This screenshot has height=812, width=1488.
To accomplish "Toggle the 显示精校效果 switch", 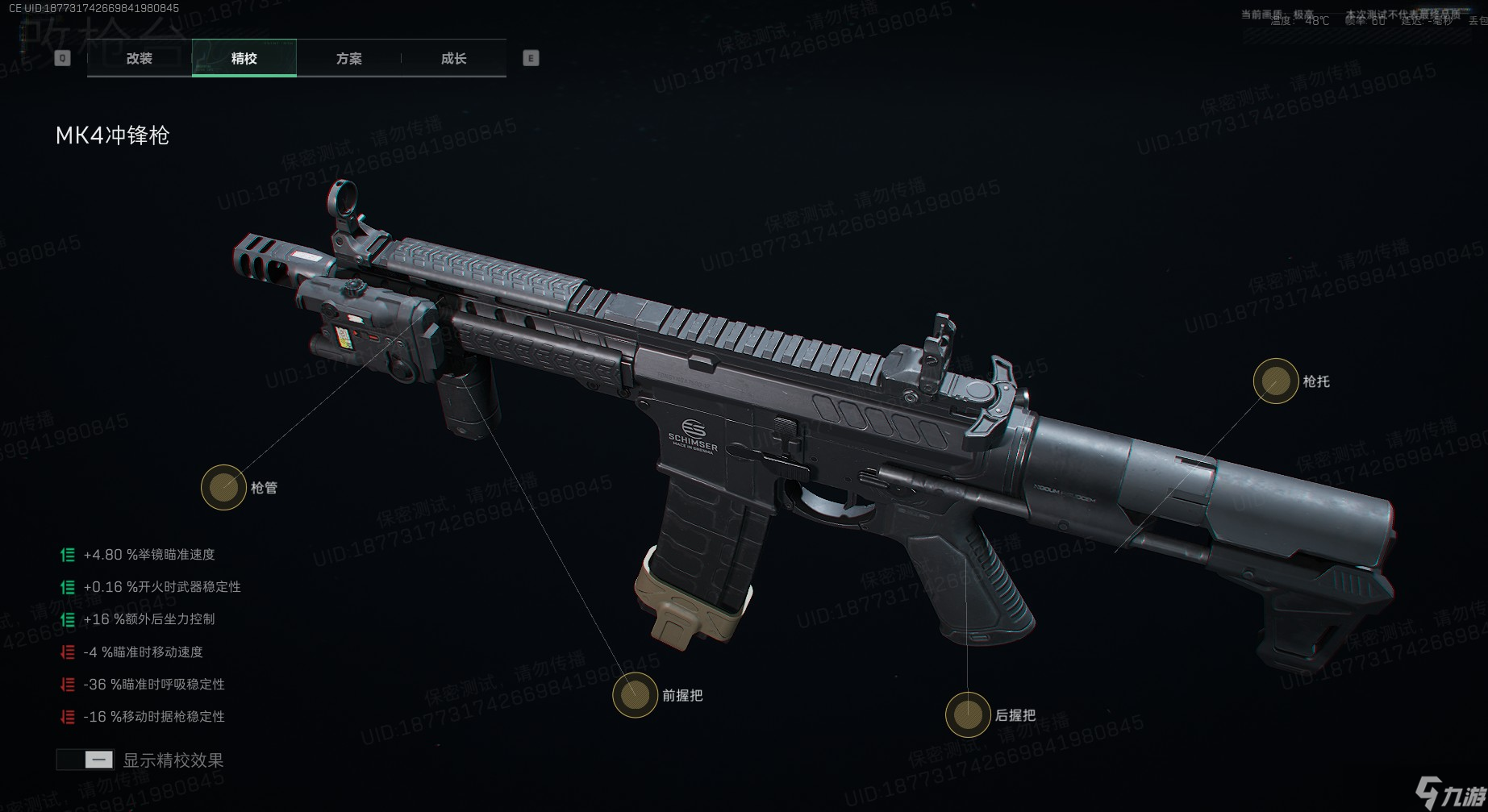I will click(85, 760).
